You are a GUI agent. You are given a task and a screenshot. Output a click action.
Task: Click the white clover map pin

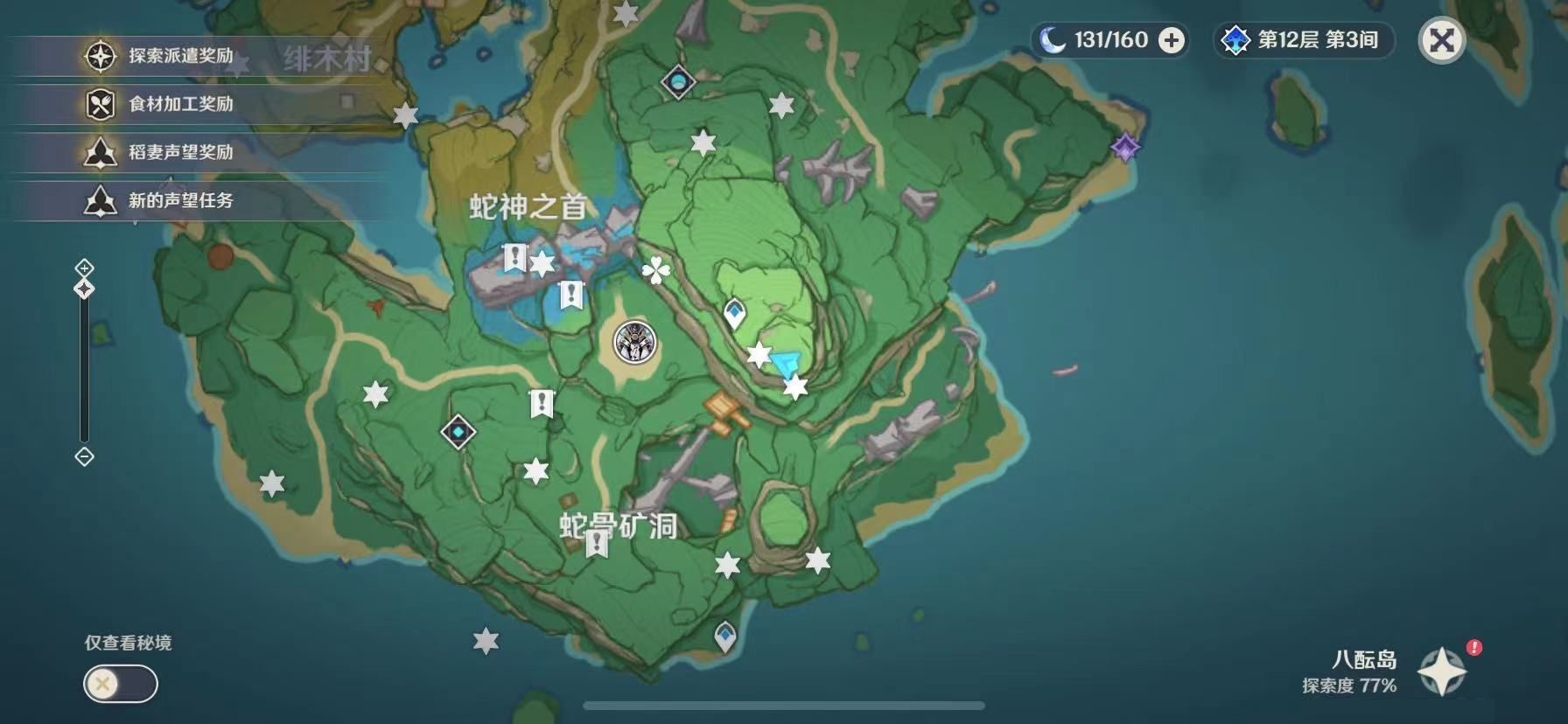[x=655, y=271]
